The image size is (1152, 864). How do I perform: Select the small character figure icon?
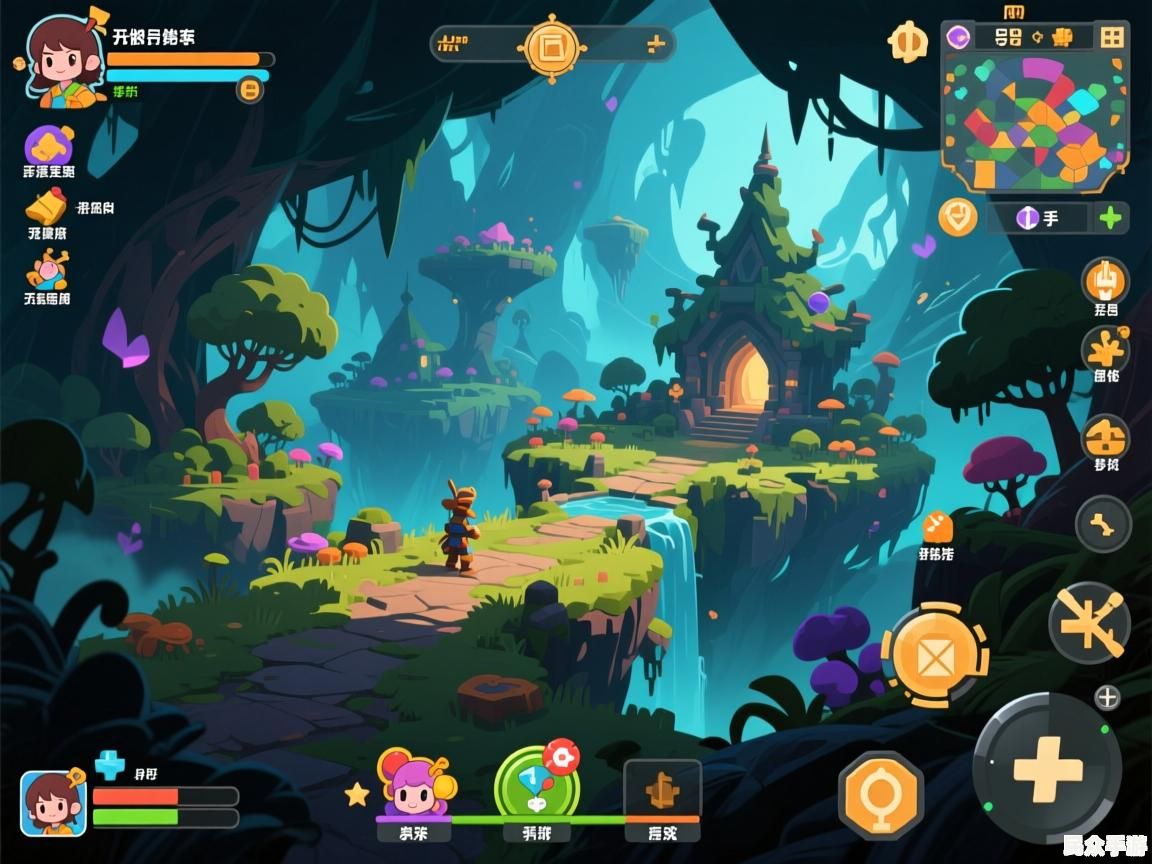coord(47,270)
